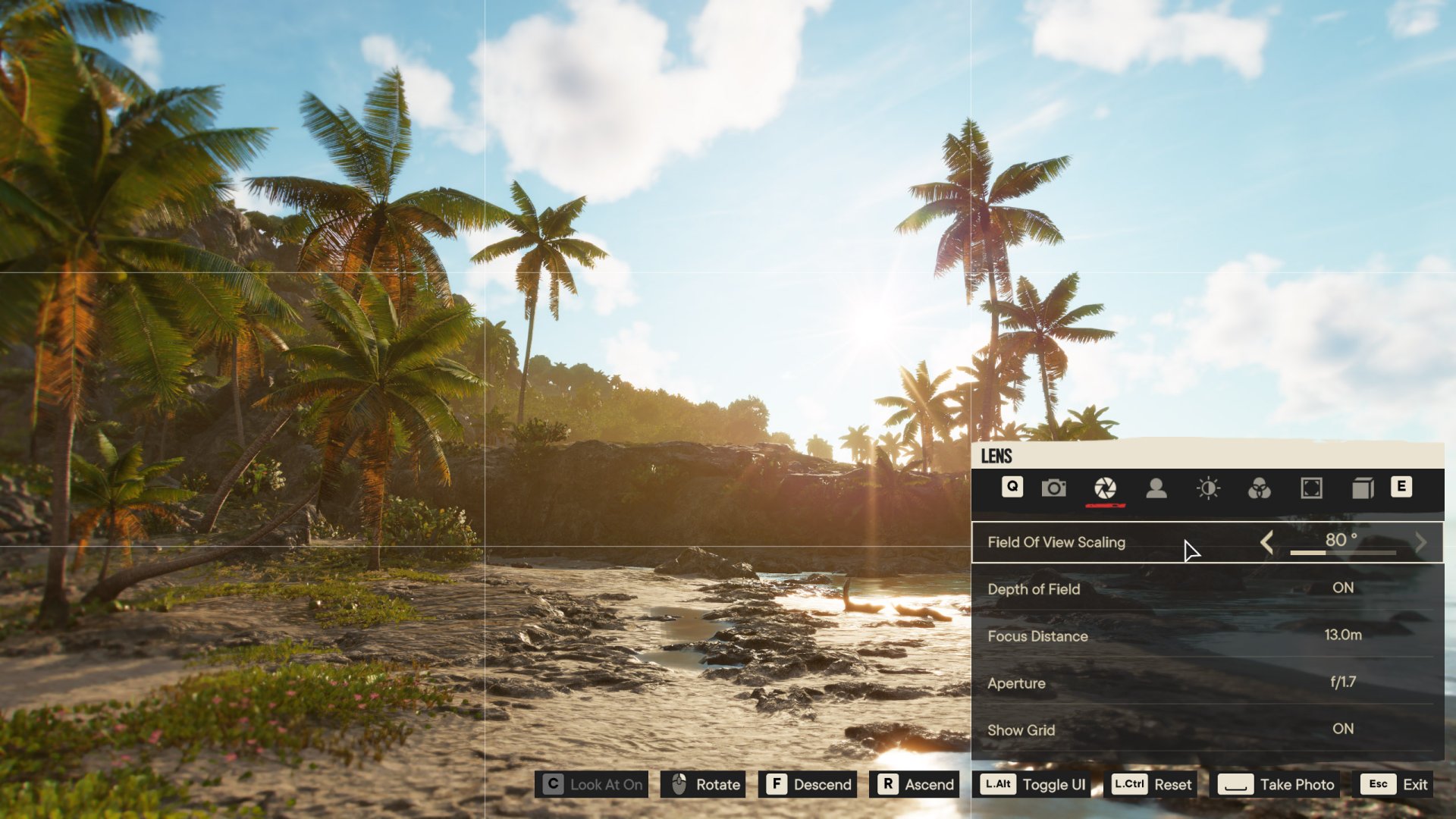Open the sun brightness tab
This screenshot has height=819, width=1456.
[x=1208, y=488]
